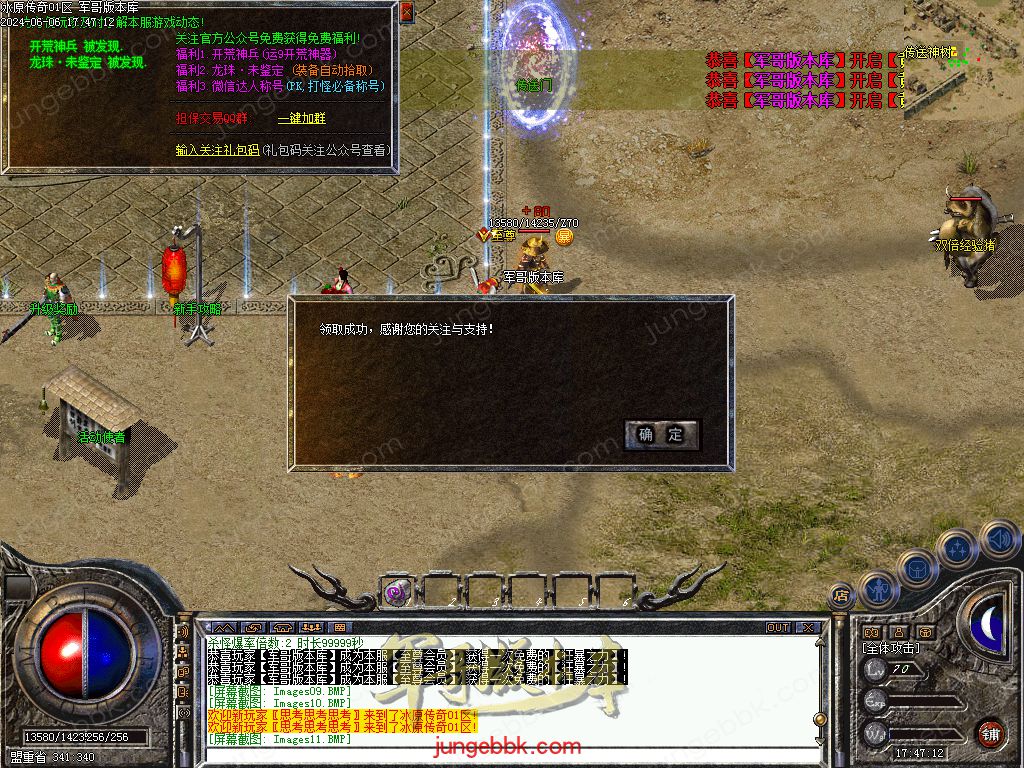Open the 店 shop icon
The height and width of the screenshot is (768, 1024).
pyautogui.click(x=841, y=595)
